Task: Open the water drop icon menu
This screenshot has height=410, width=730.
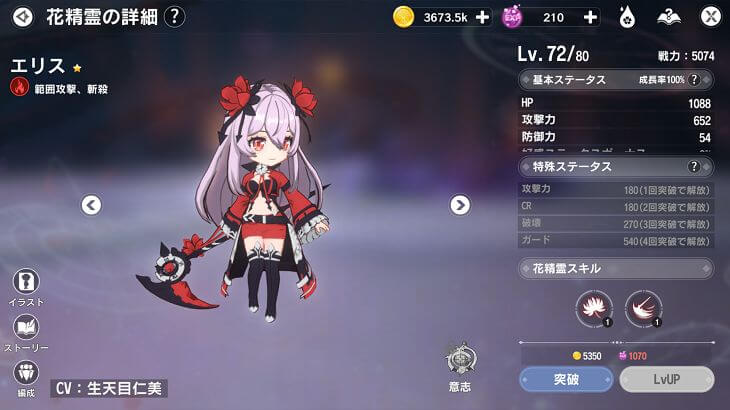Action: click(628, 16)
